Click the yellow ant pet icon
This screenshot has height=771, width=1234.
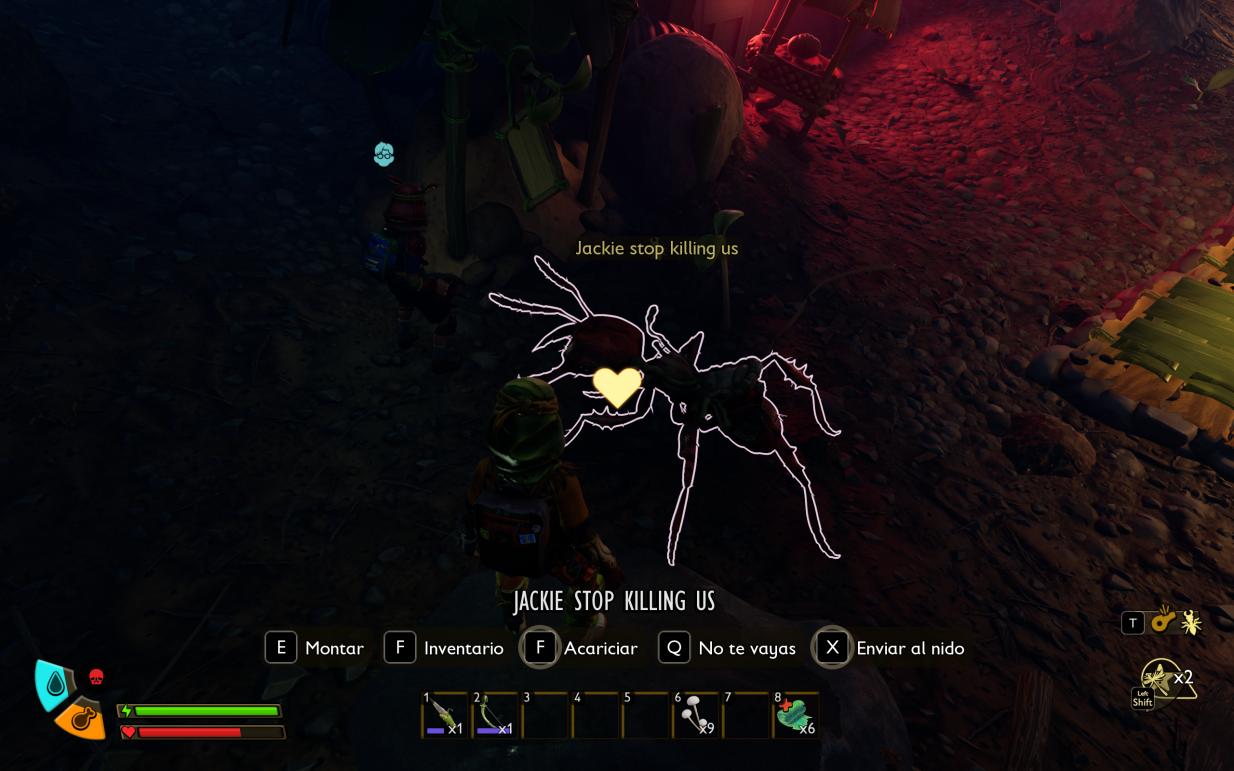point(1191,623)
